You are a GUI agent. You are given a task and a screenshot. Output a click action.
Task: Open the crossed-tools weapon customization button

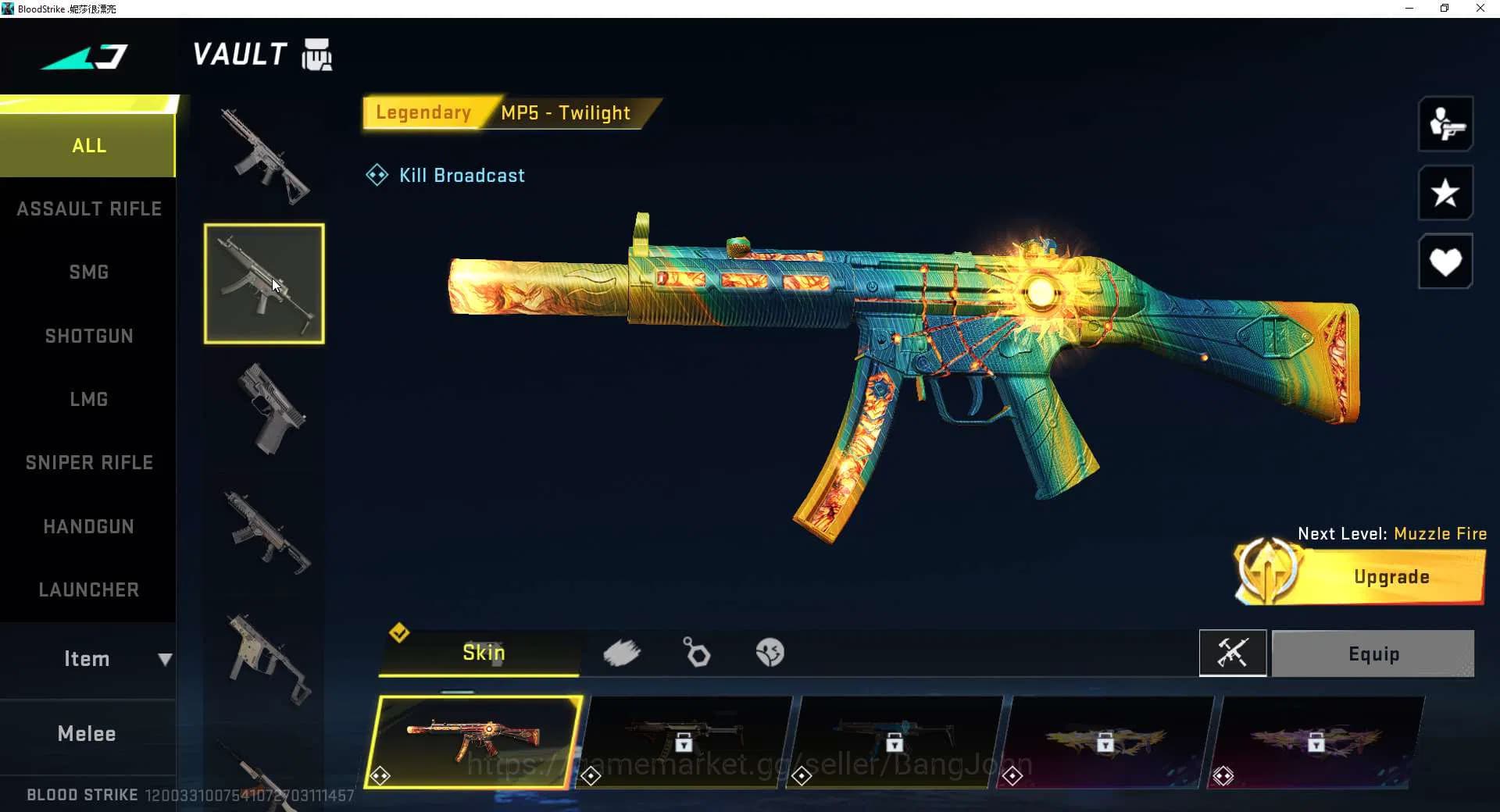[x=1232, y=653]
